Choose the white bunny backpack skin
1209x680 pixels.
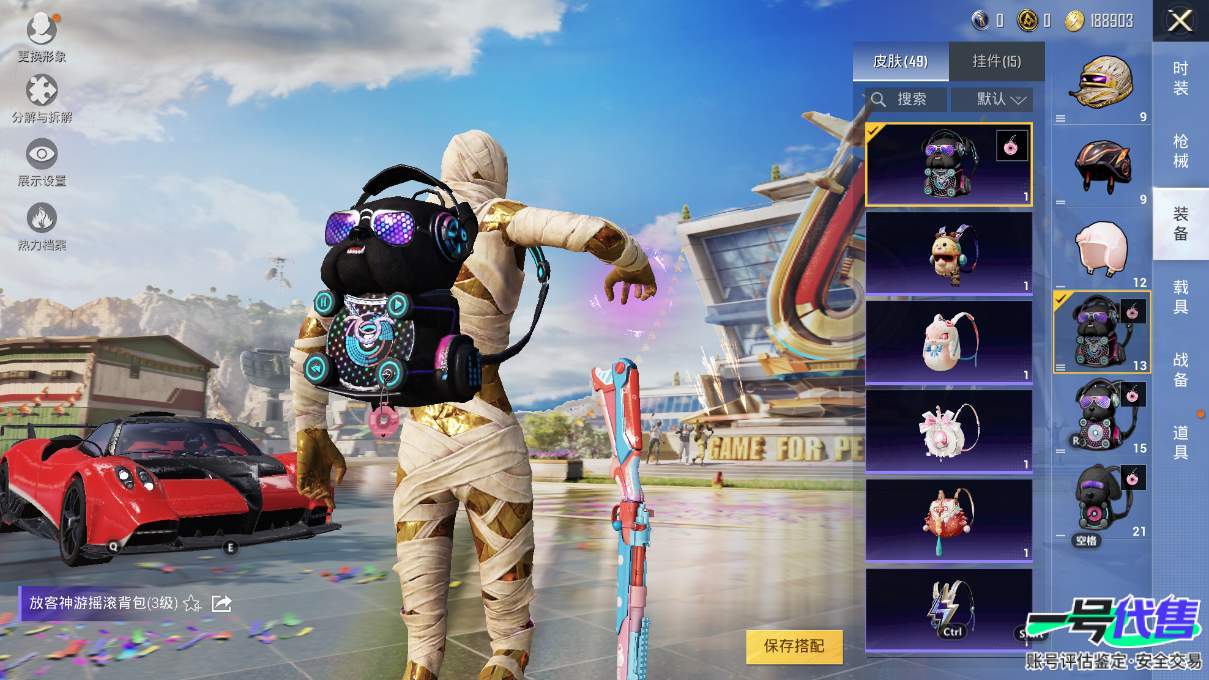pyautogui.click(x=948, y=342)
